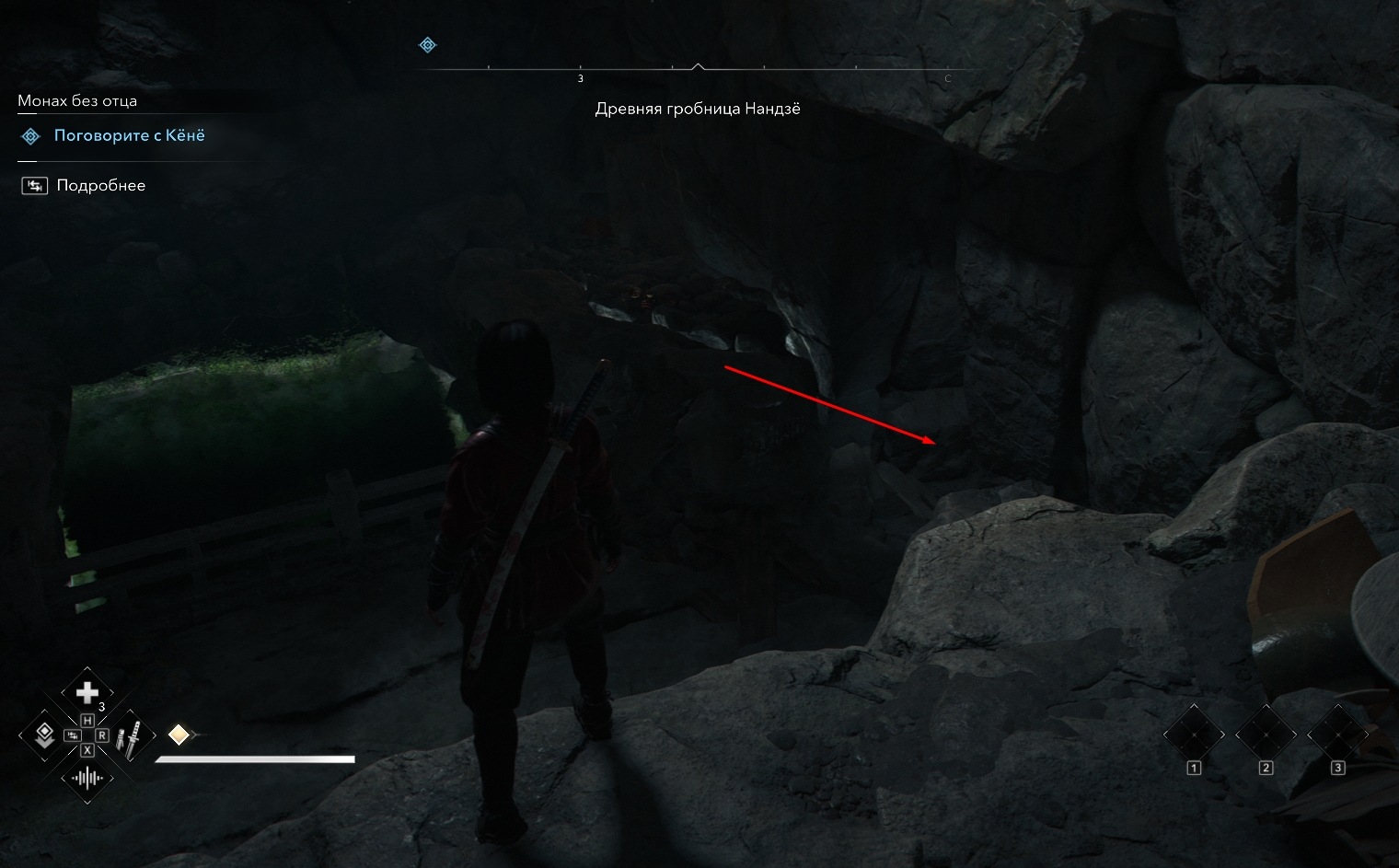Select the diamond with down-arrow ability icon
Image resolution: width=1399 pixels, height=868 pixels.
42,735
